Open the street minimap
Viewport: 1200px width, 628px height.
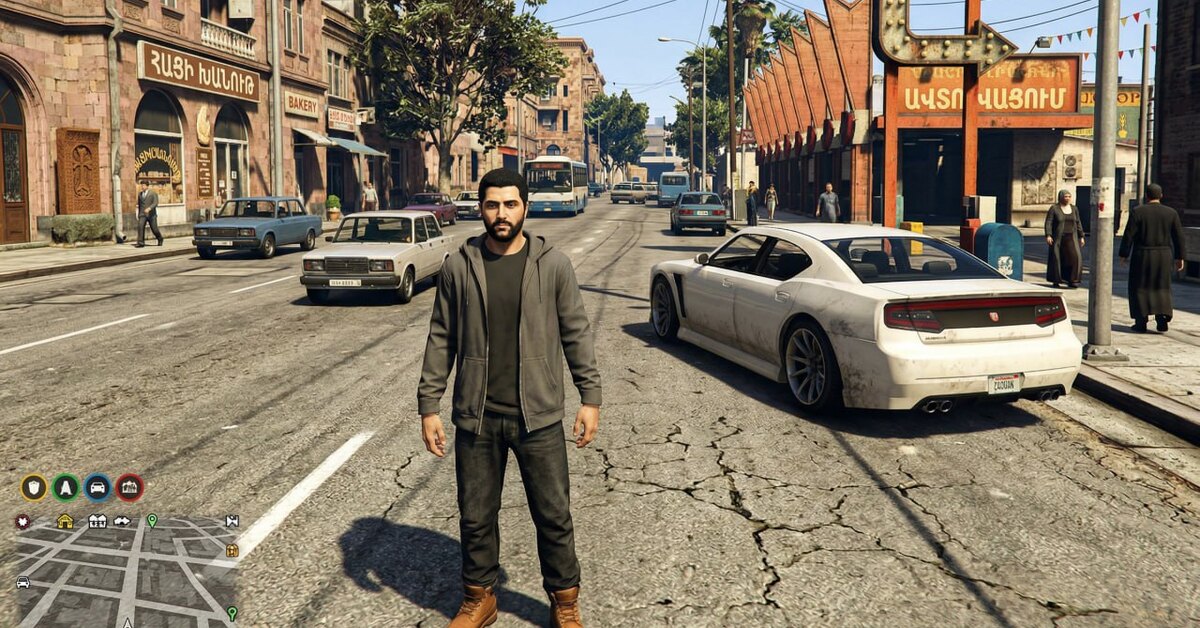click(125, 575)
